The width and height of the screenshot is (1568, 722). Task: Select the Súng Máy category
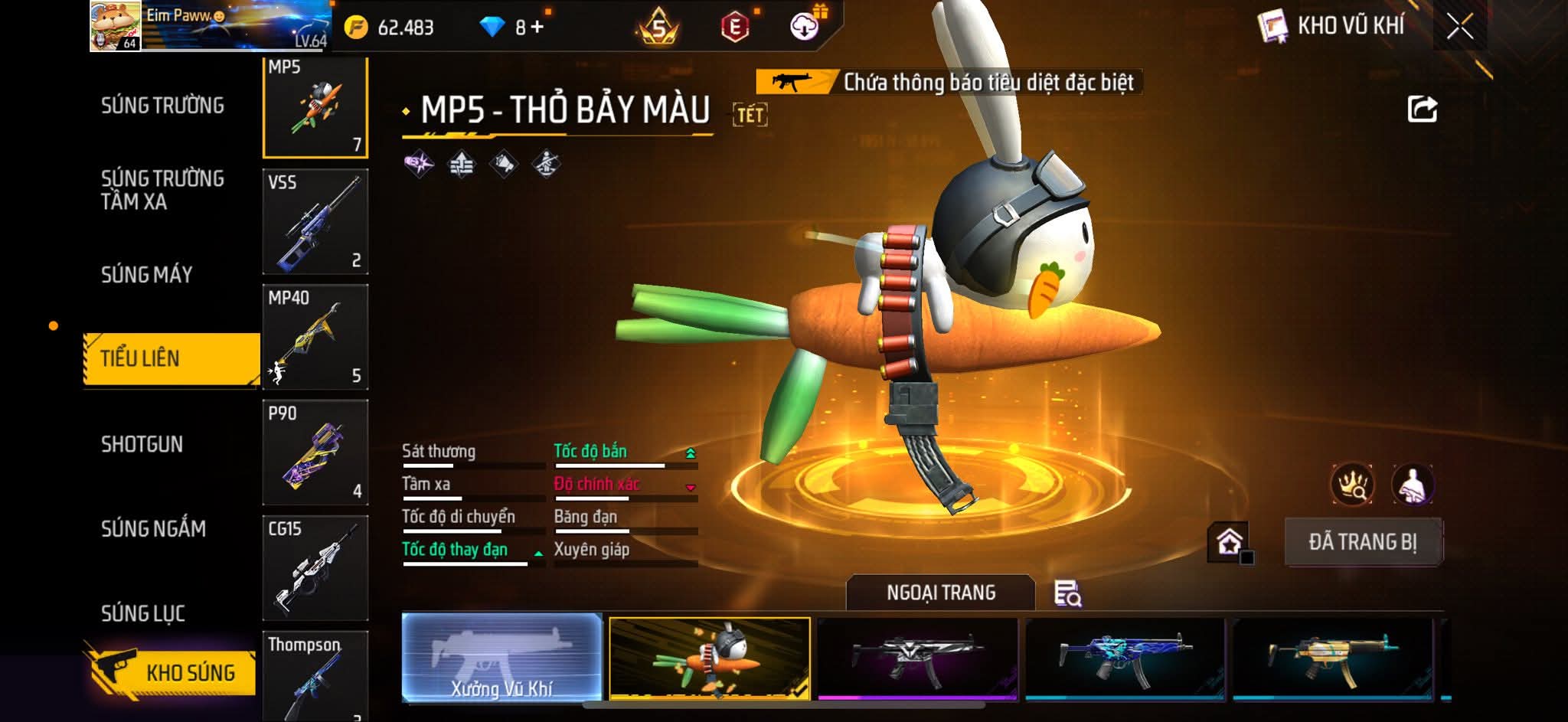[146, 275]
